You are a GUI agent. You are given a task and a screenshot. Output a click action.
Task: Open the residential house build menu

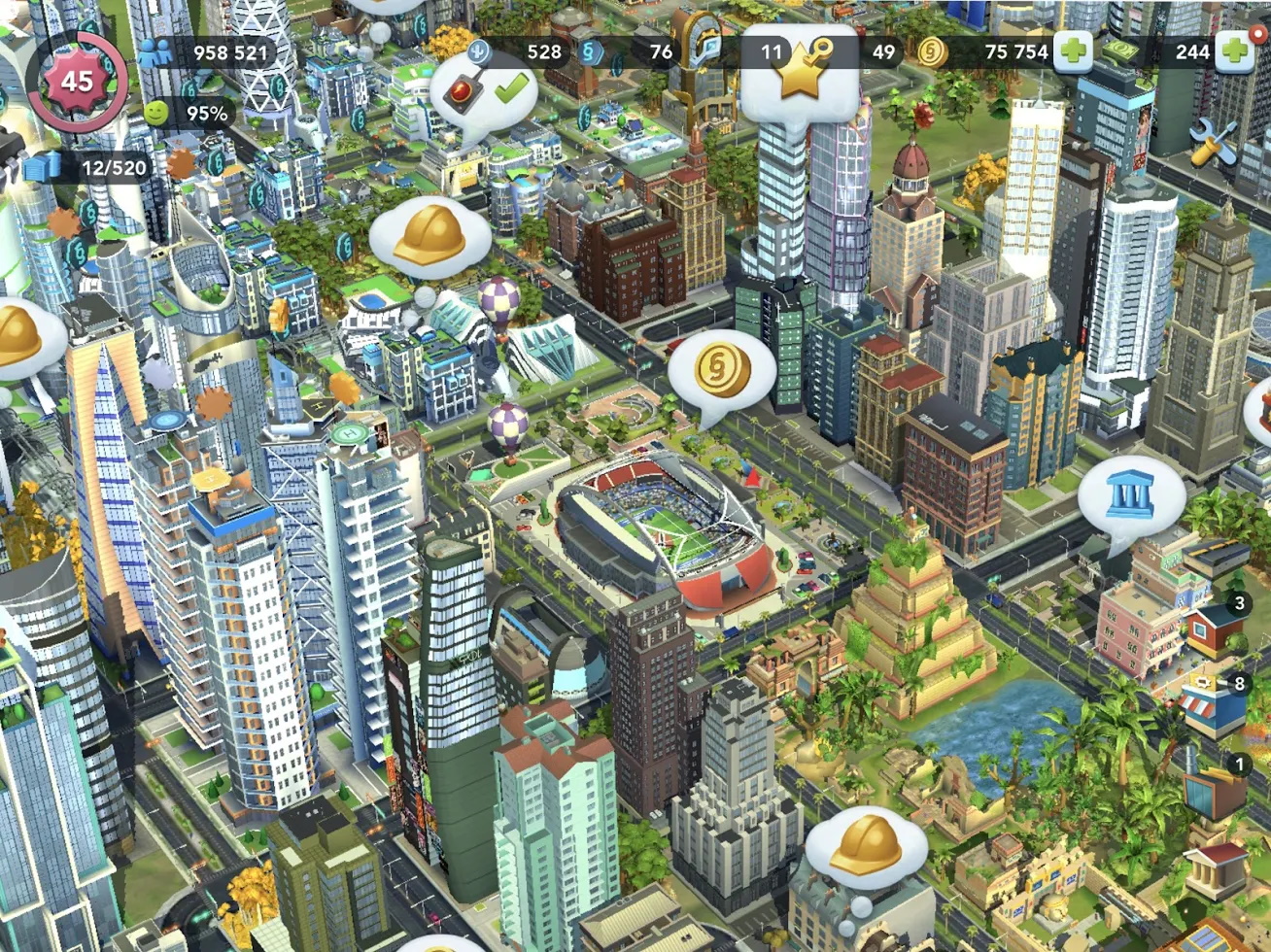coord(1214,626)
